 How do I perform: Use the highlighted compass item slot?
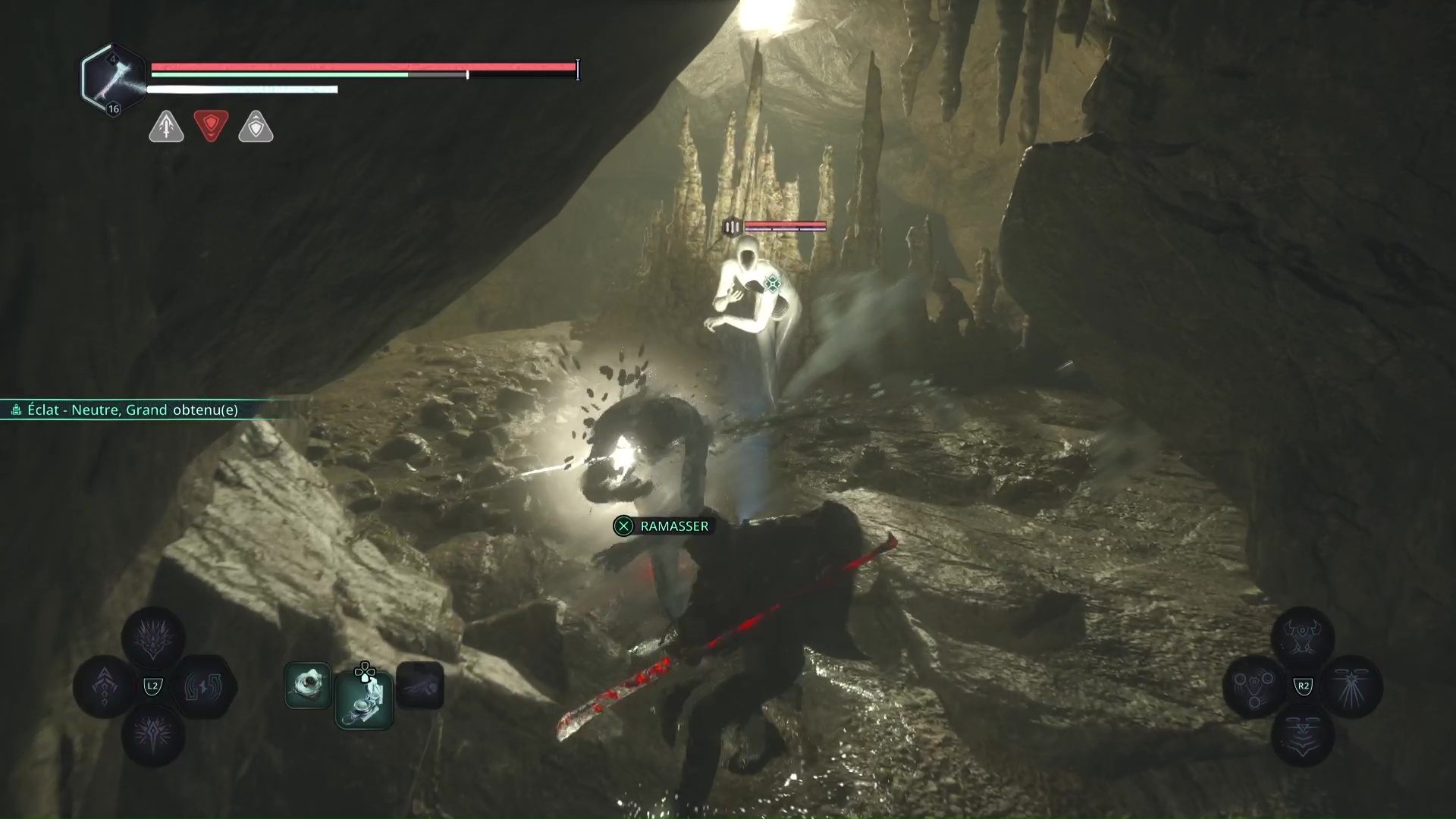[364, 699]
